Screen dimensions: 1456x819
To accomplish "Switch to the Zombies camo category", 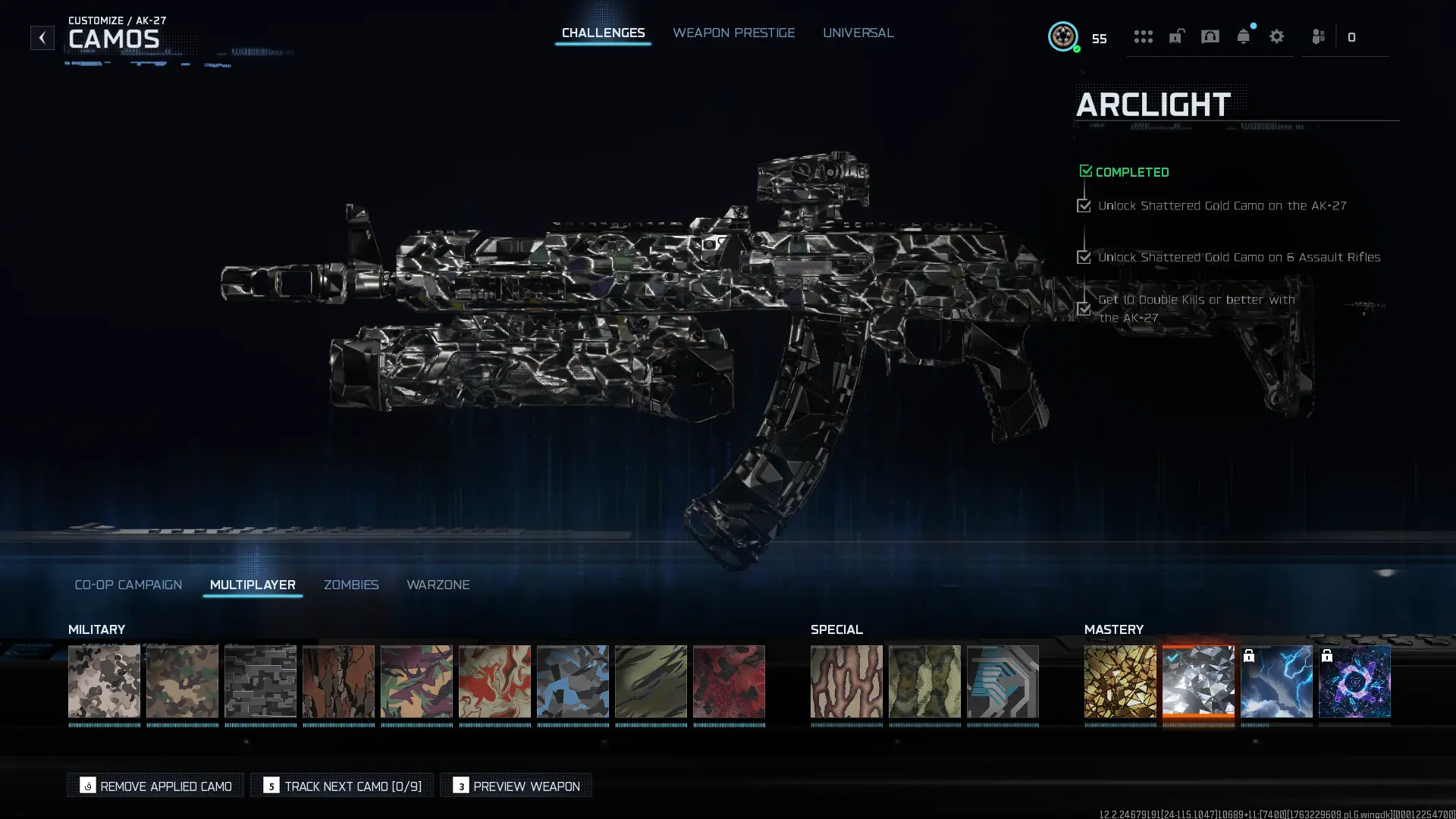I will point(351,585).
